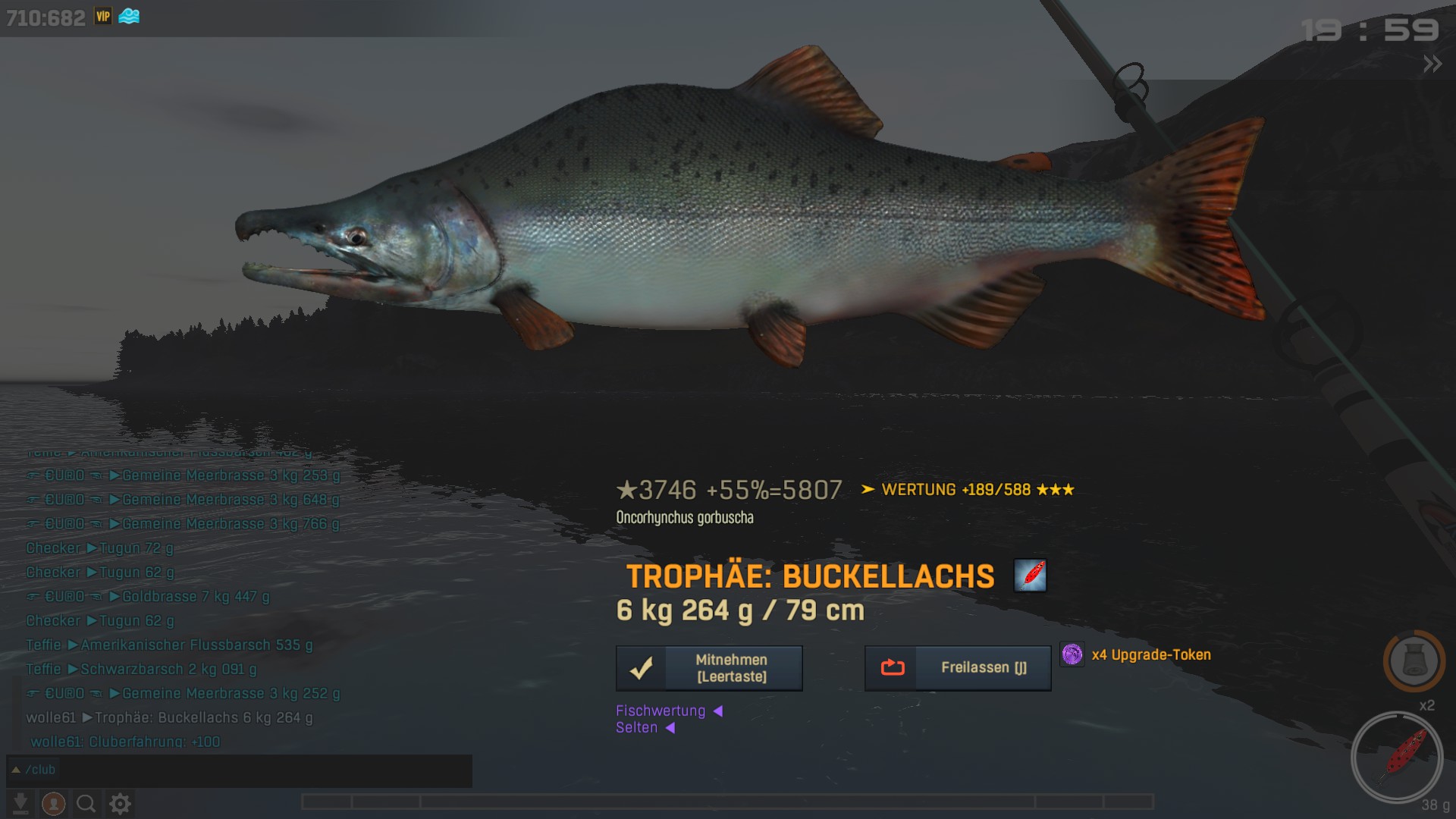Open the Fischwertung link
The height and width of the screenshot is (819, 1456).
coord(661,711)
